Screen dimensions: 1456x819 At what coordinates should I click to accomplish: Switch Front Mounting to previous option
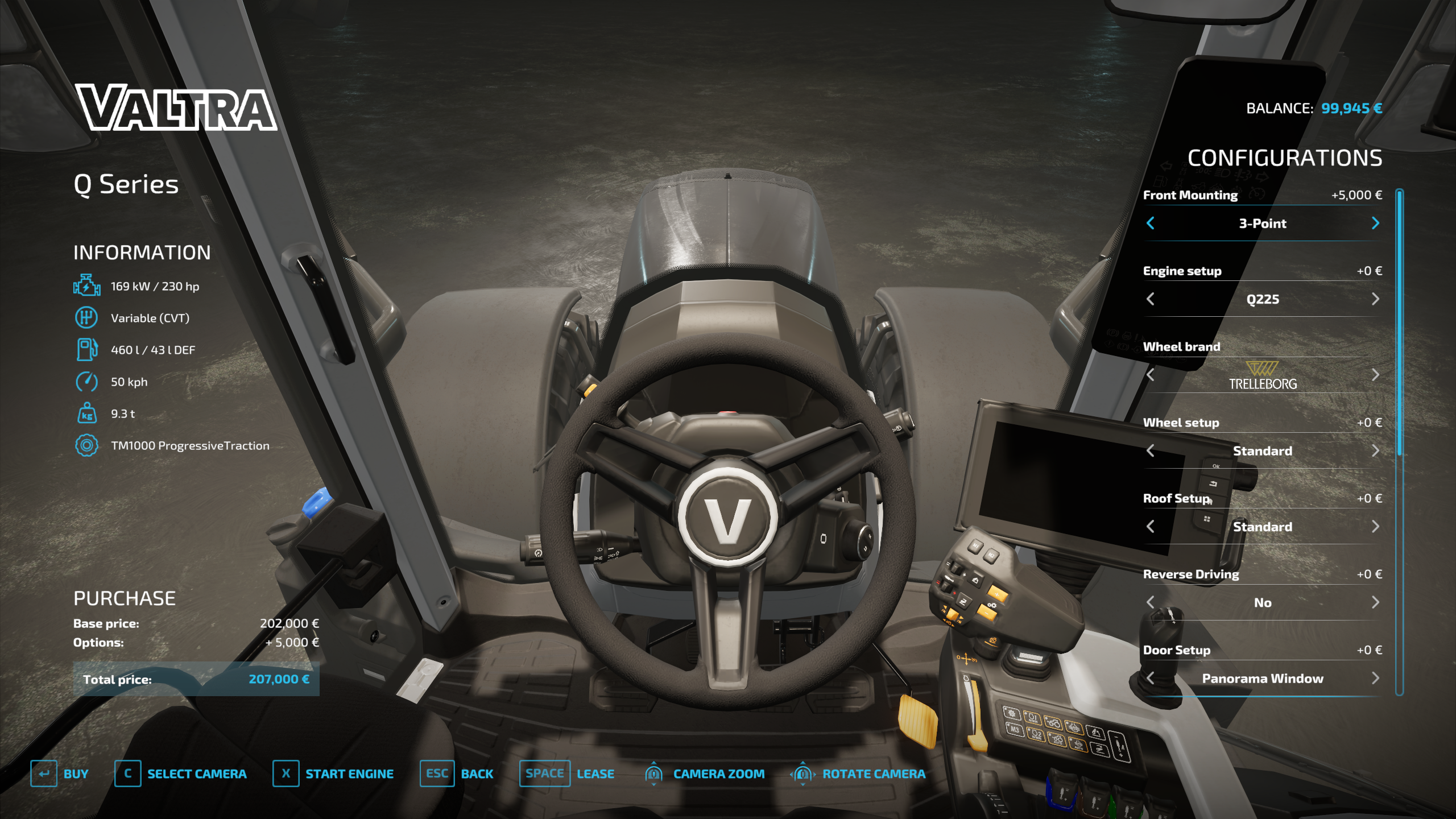click(x=1151, y=223)
